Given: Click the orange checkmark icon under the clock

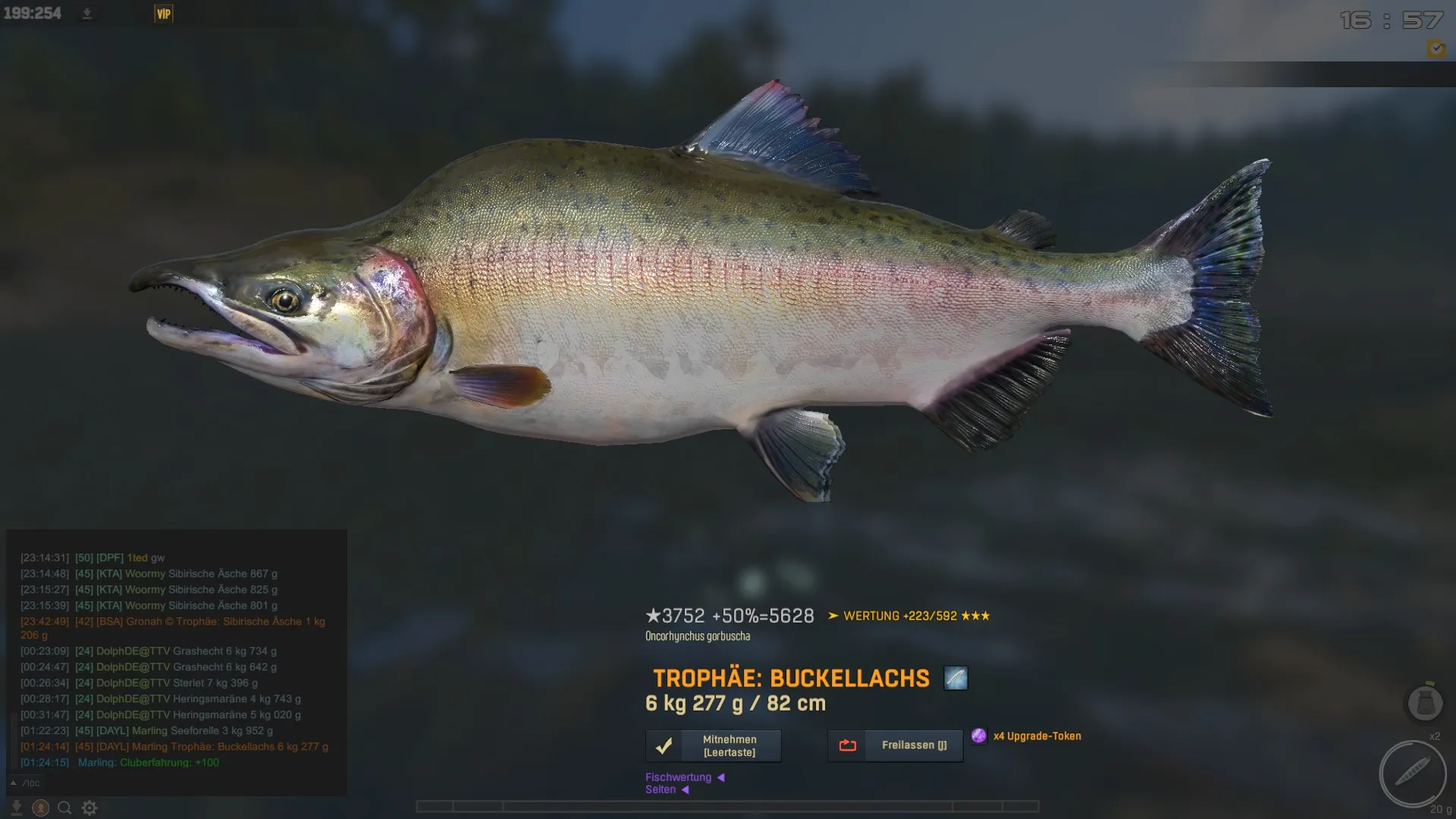Looking at the screenshot, I should pos(1436,49).
